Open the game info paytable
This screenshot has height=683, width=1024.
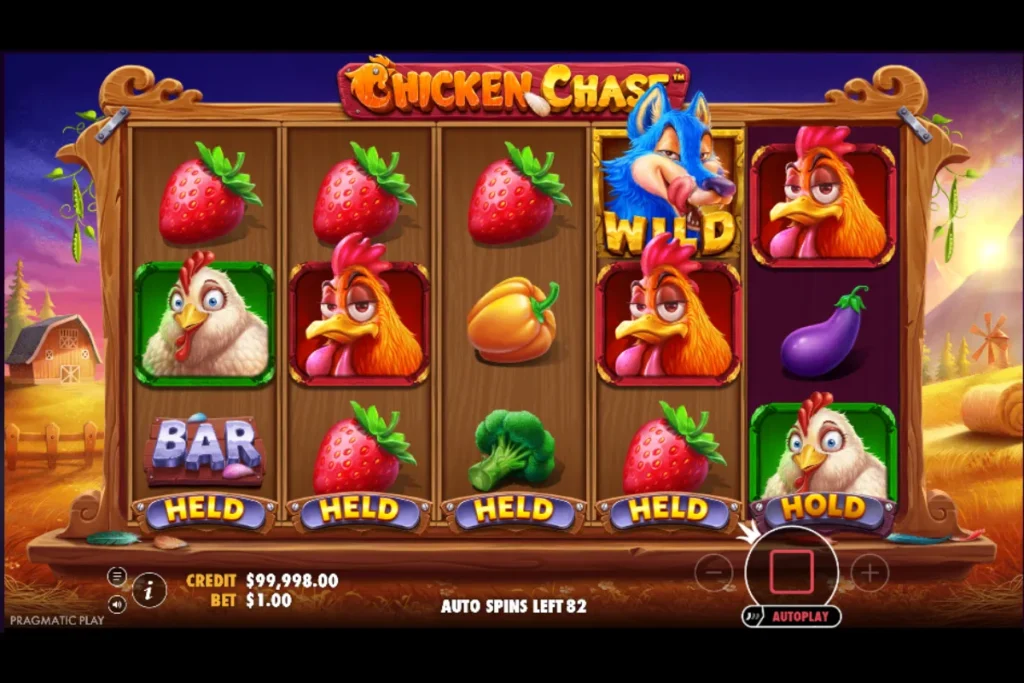point(149,590)
